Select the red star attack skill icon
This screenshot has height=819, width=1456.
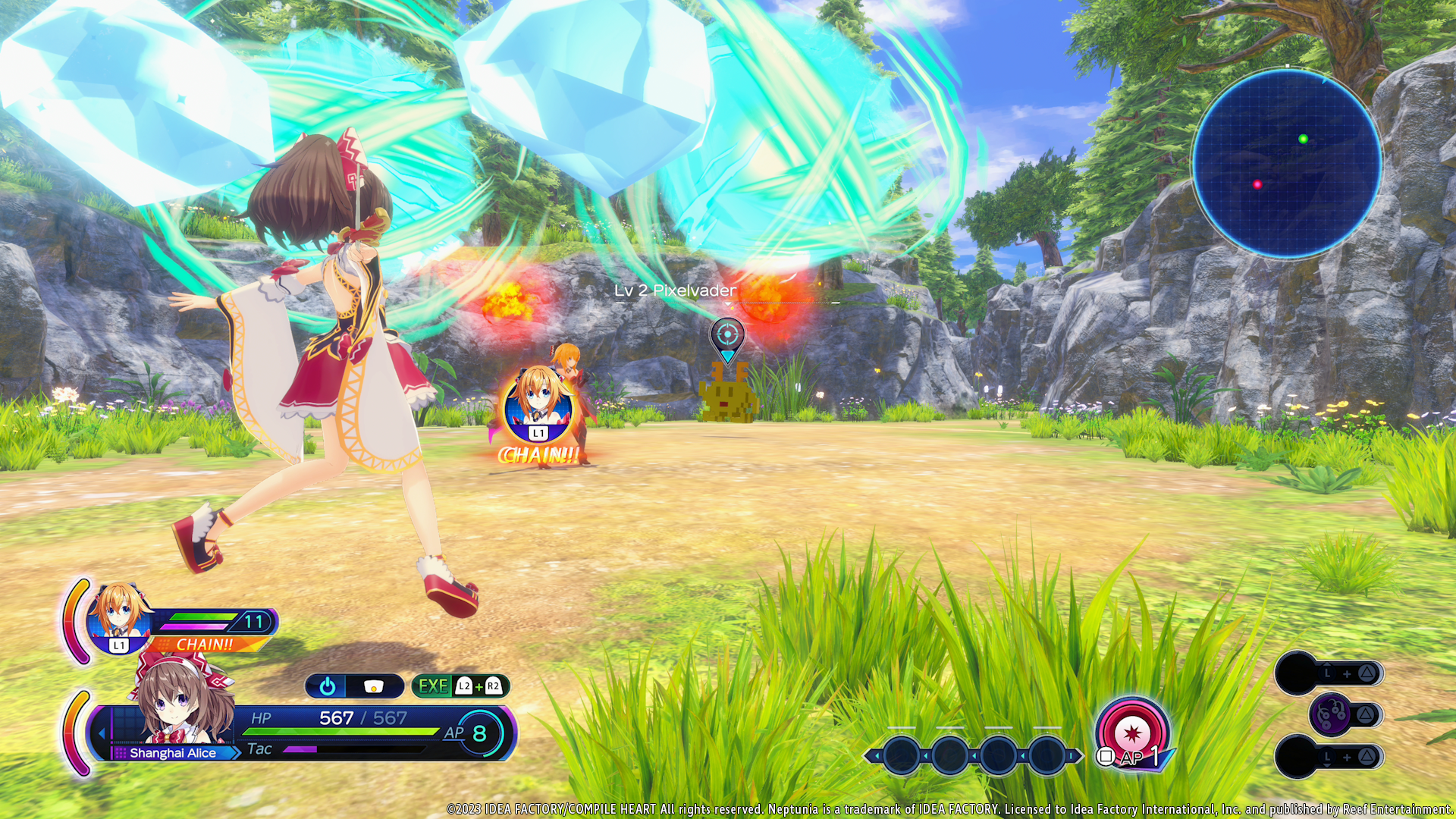click(1132, 732)
